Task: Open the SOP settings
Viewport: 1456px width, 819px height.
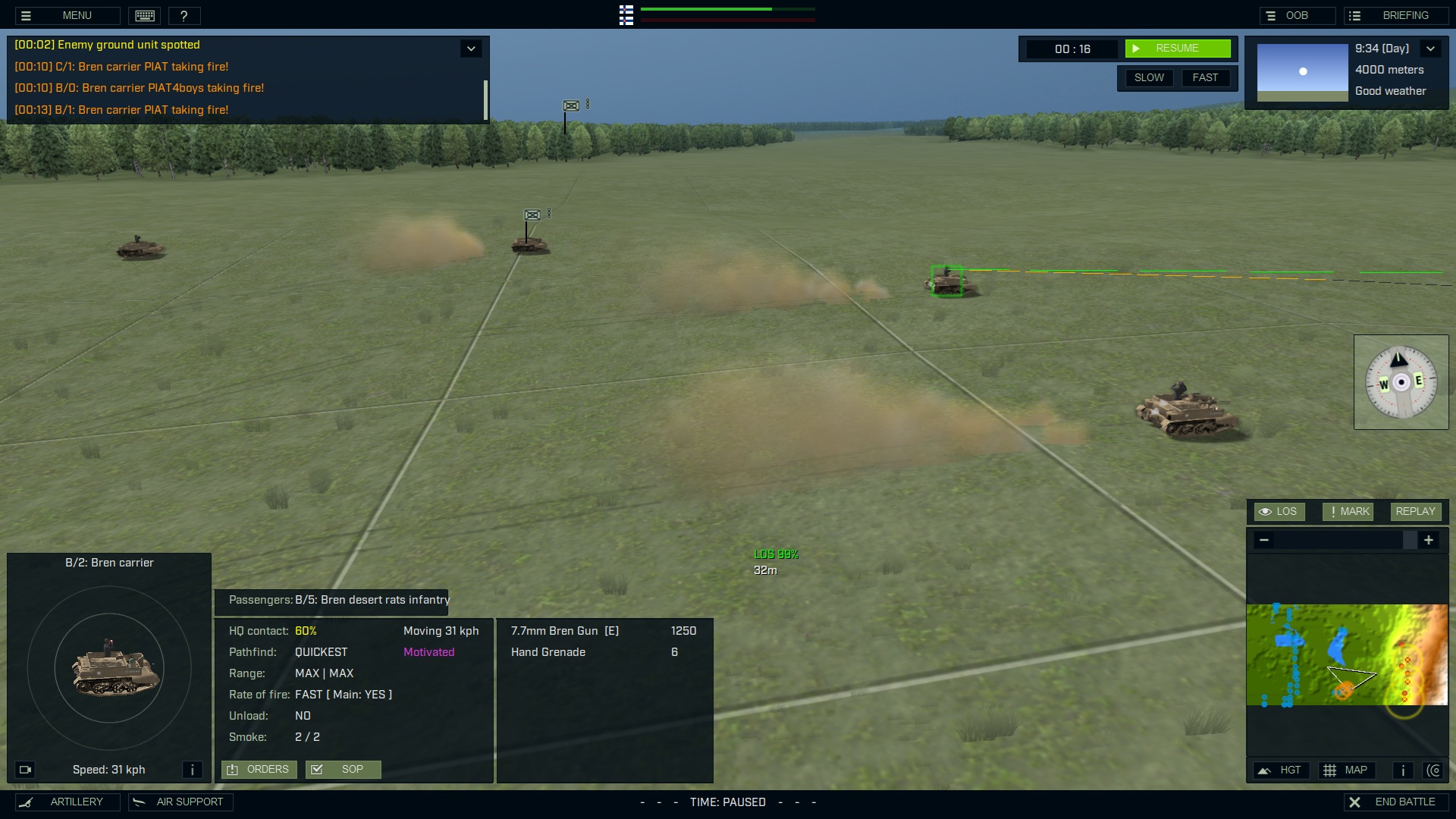Action: point(343,770)
